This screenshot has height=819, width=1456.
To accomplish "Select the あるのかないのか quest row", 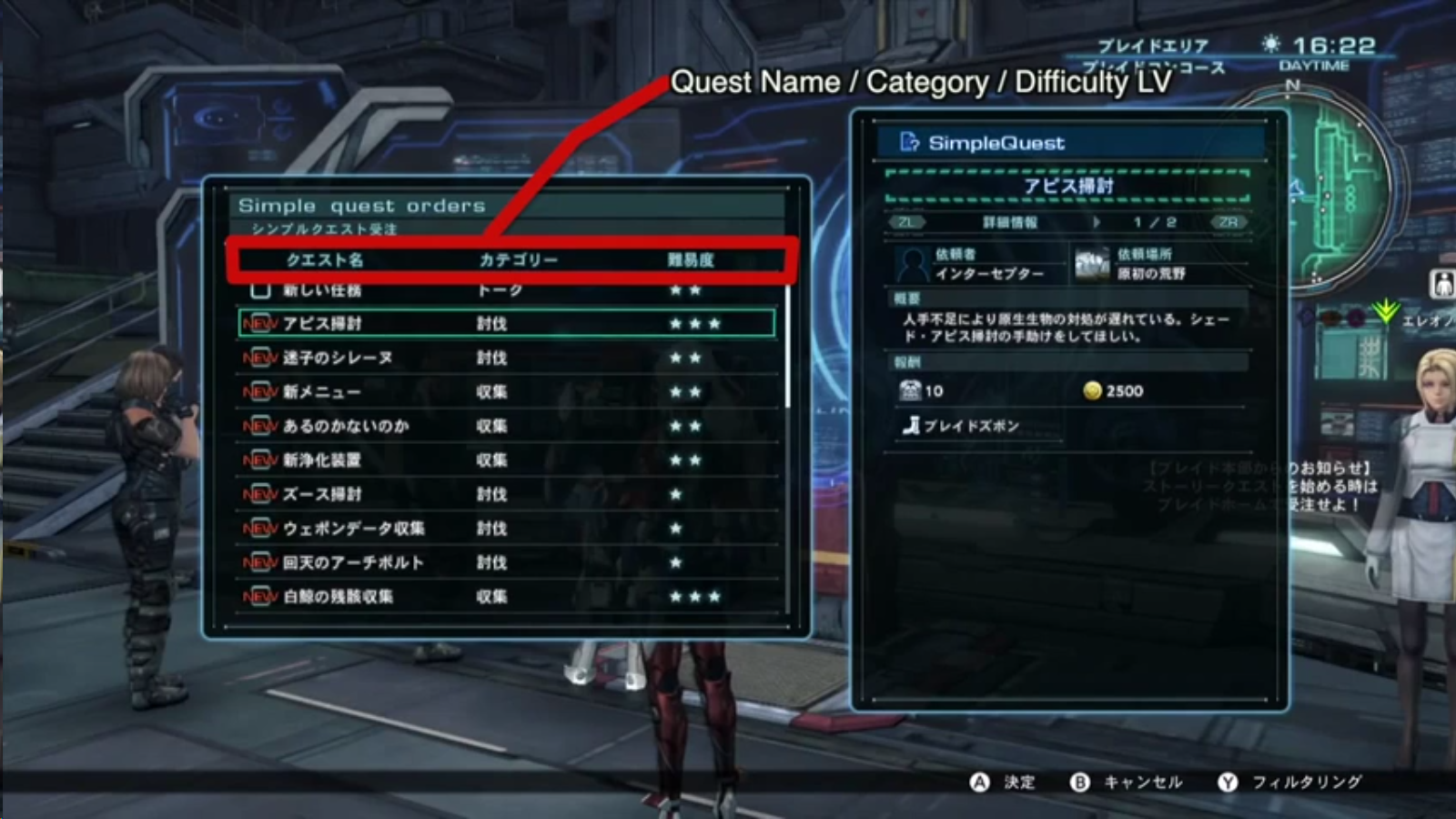I will point(345,426).
